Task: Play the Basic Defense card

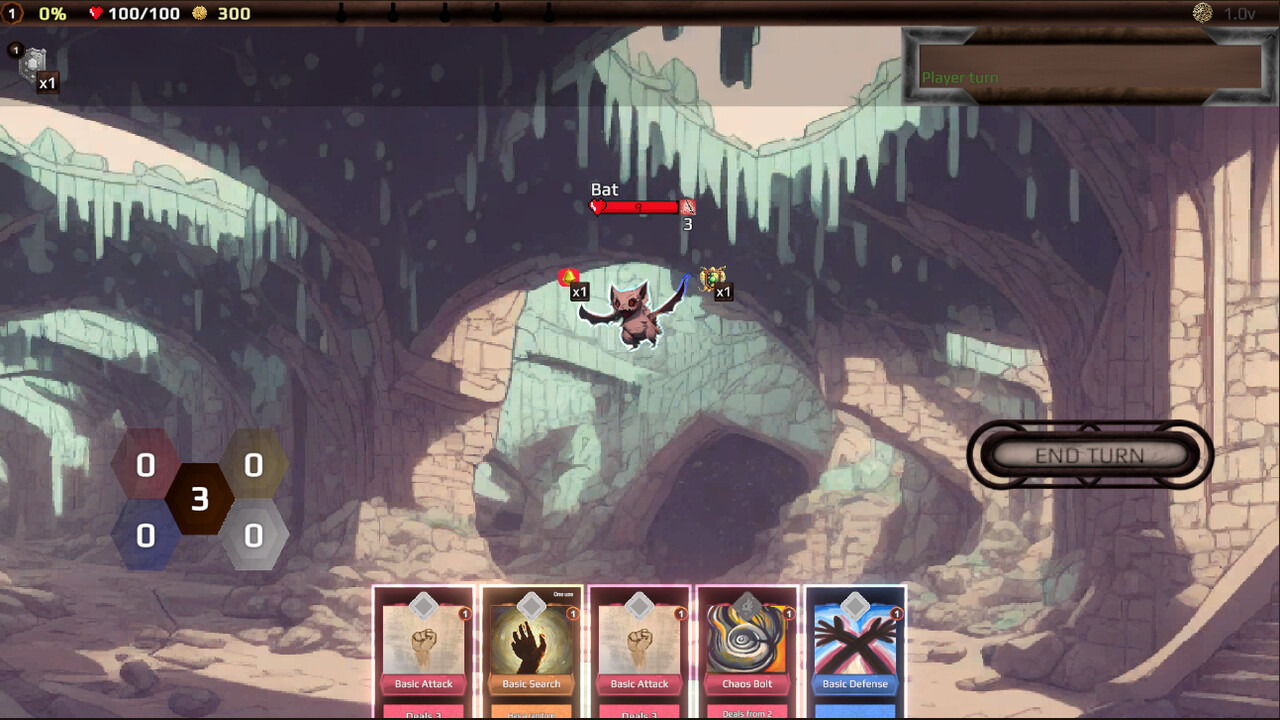Action: pos(855,650)
